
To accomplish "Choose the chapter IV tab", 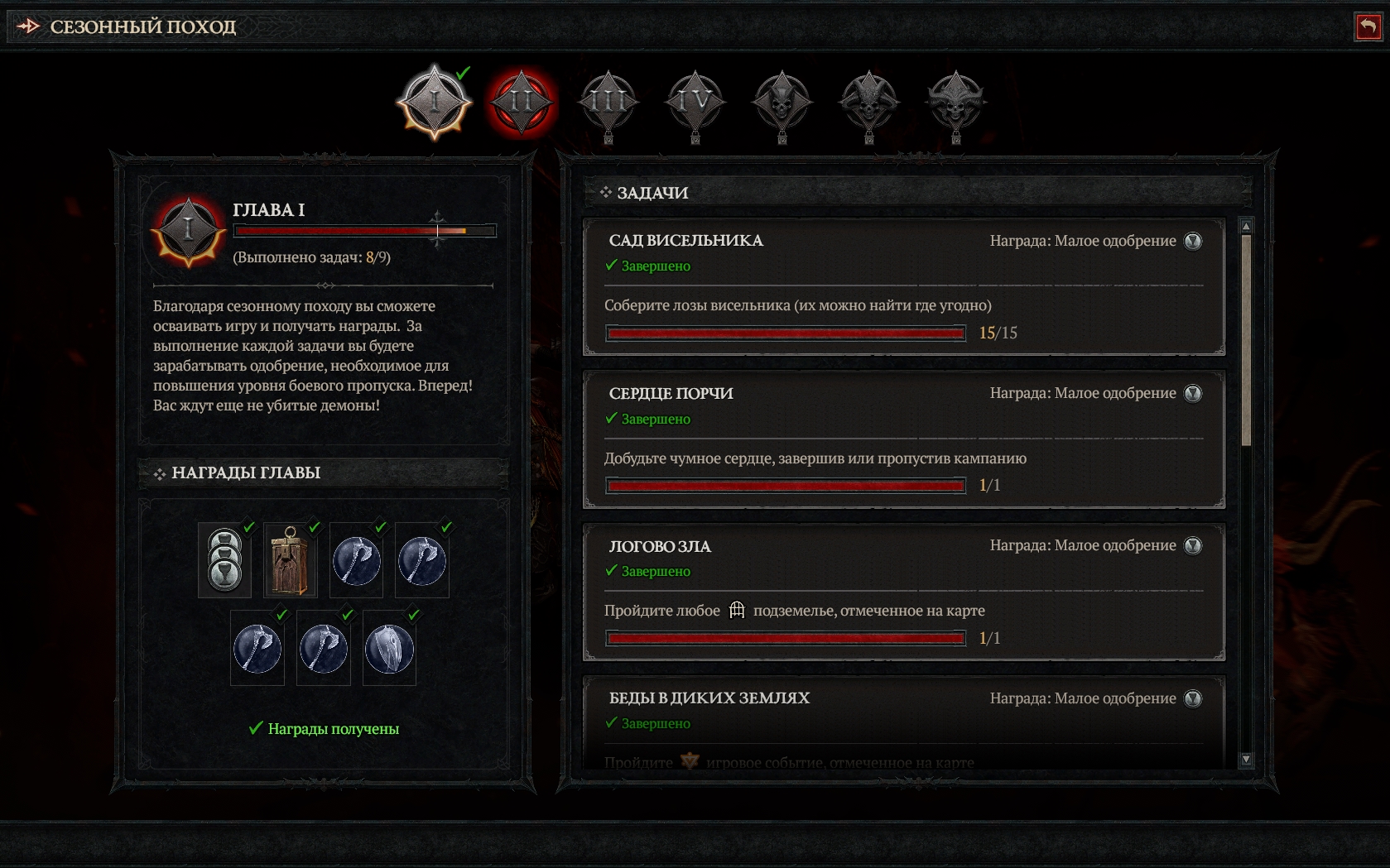I will pyautogui.click(x=695, y=102).
